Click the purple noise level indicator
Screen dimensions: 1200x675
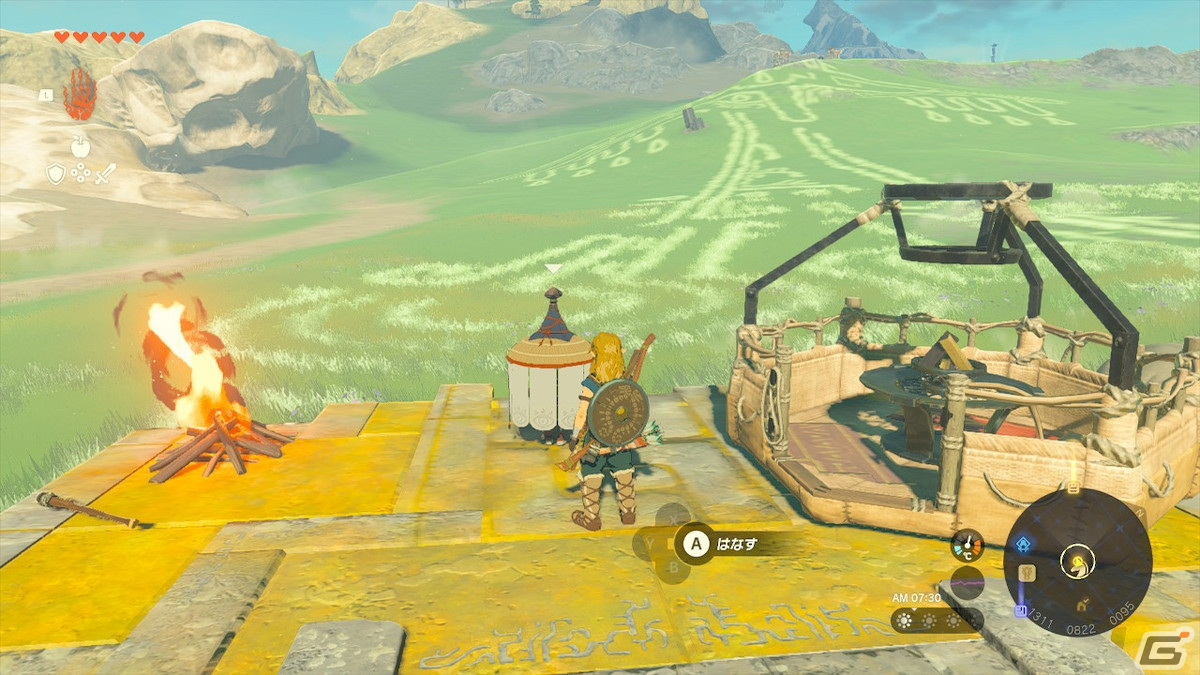pyautogui.click(x=965, y=582)
